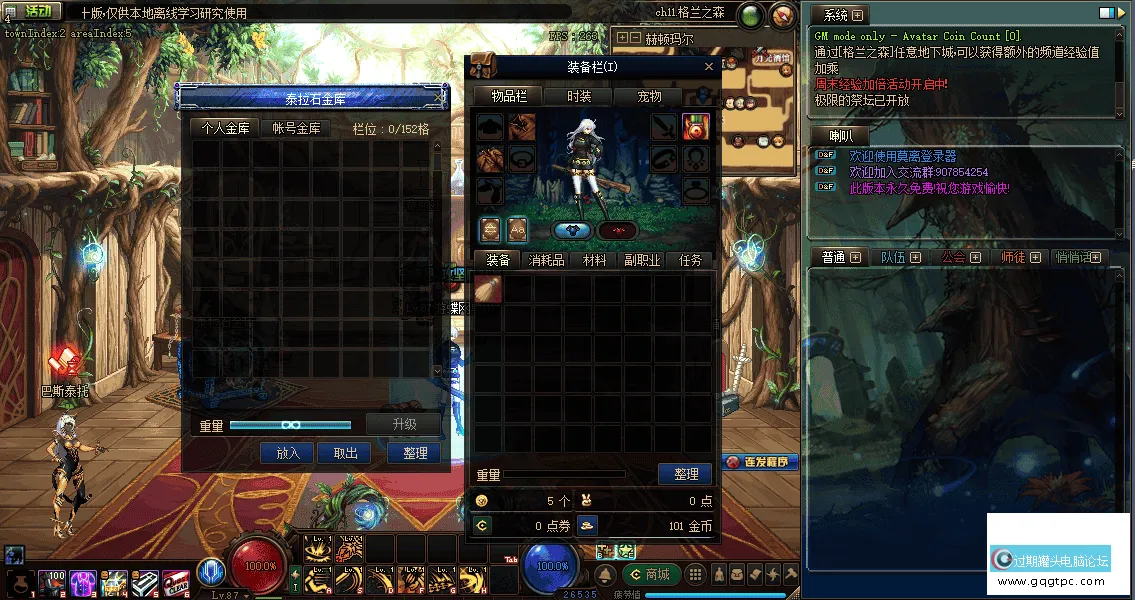Open the 副职业 sub-profession tab
The width and height of the screenshot is (1135, 600).
point(642,260)
